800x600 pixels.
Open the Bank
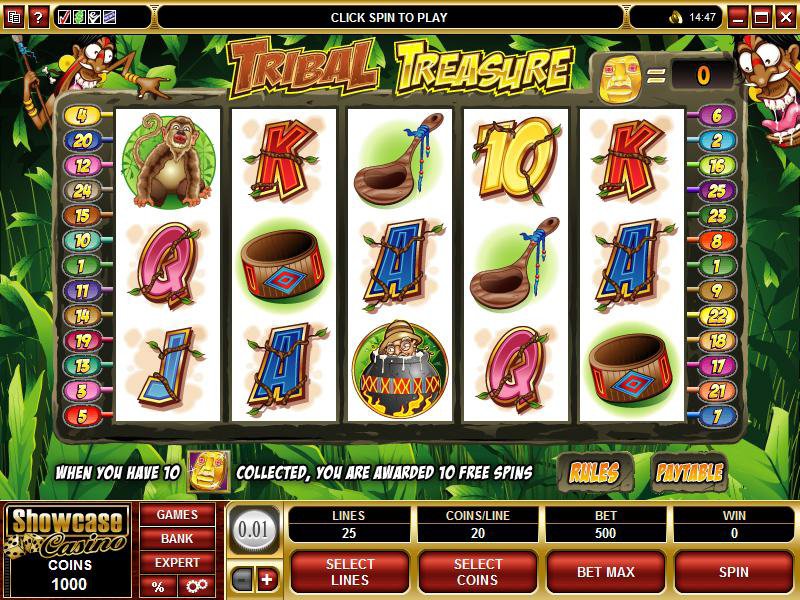[177, 539]
